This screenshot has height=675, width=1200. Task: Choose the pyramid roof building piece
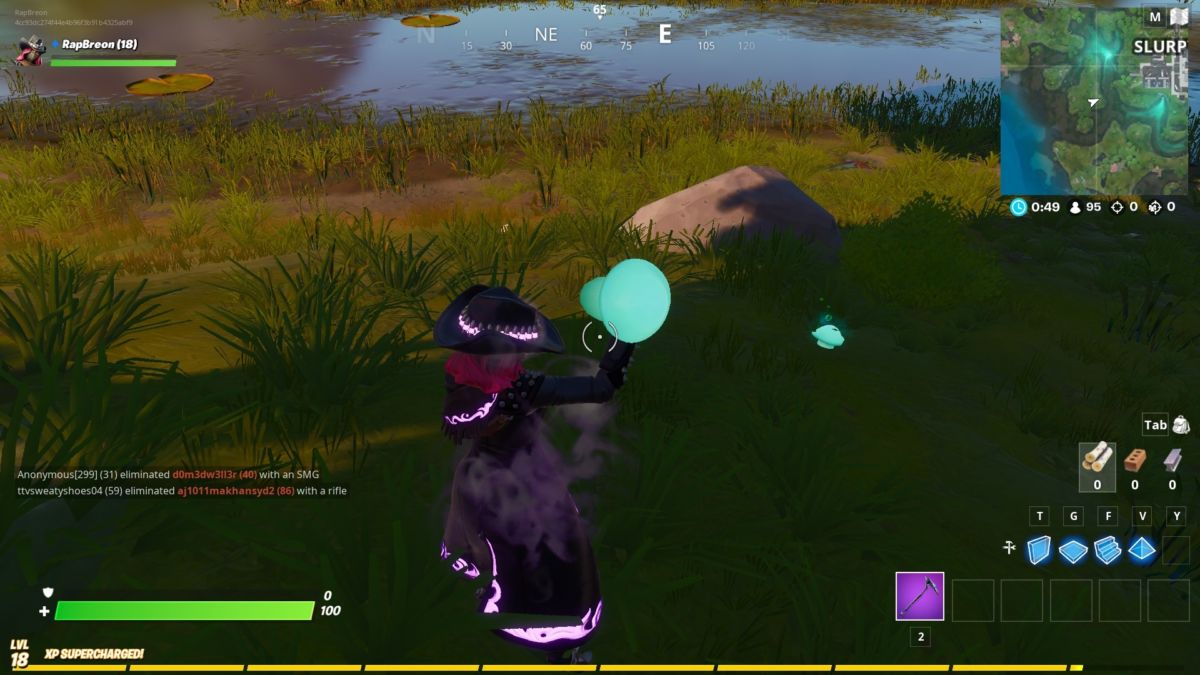click(x=1142, y=550)
